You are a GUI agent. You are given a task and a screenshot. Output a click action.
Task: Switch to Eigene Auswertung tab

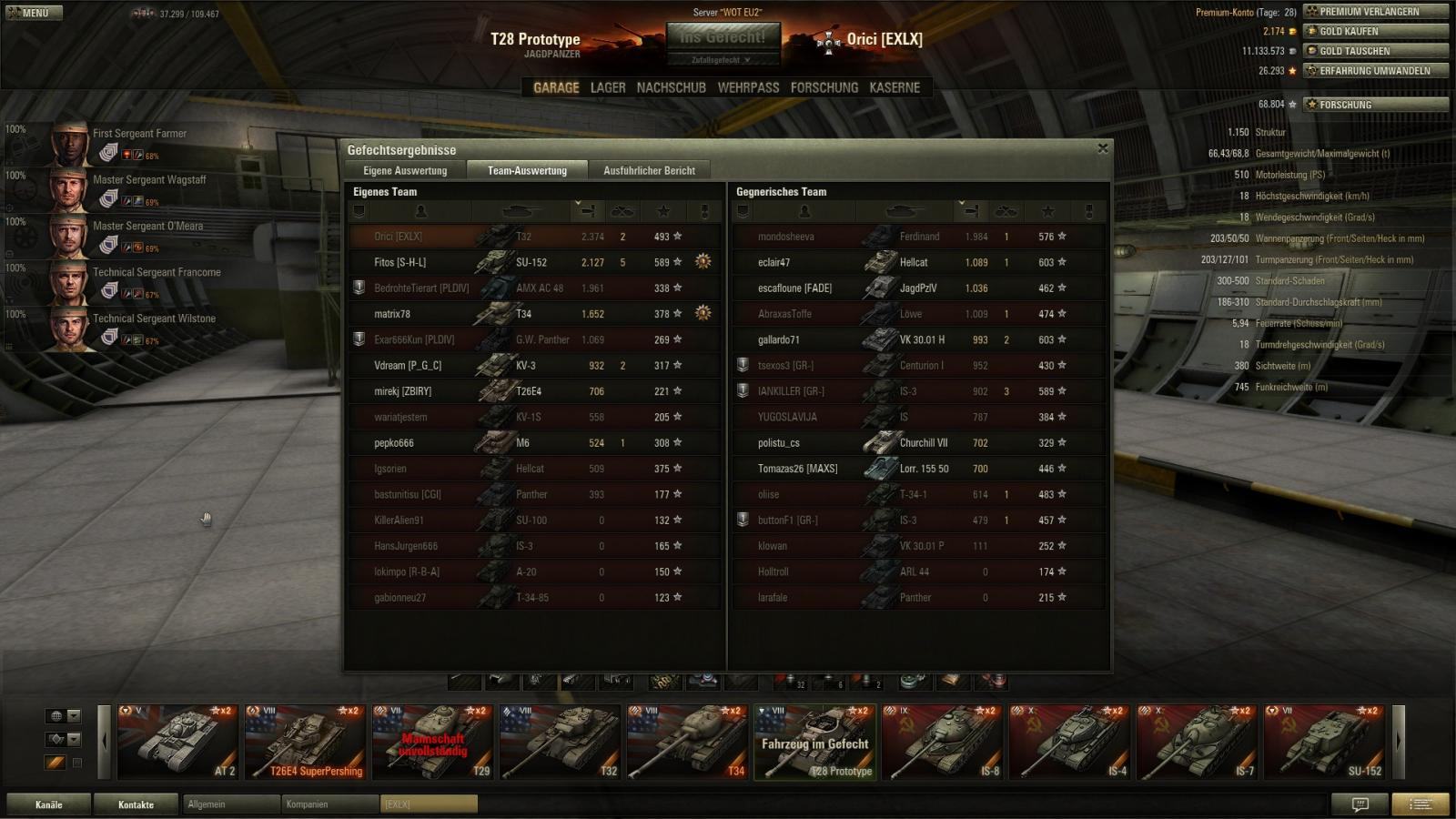[x=405, y=170]
